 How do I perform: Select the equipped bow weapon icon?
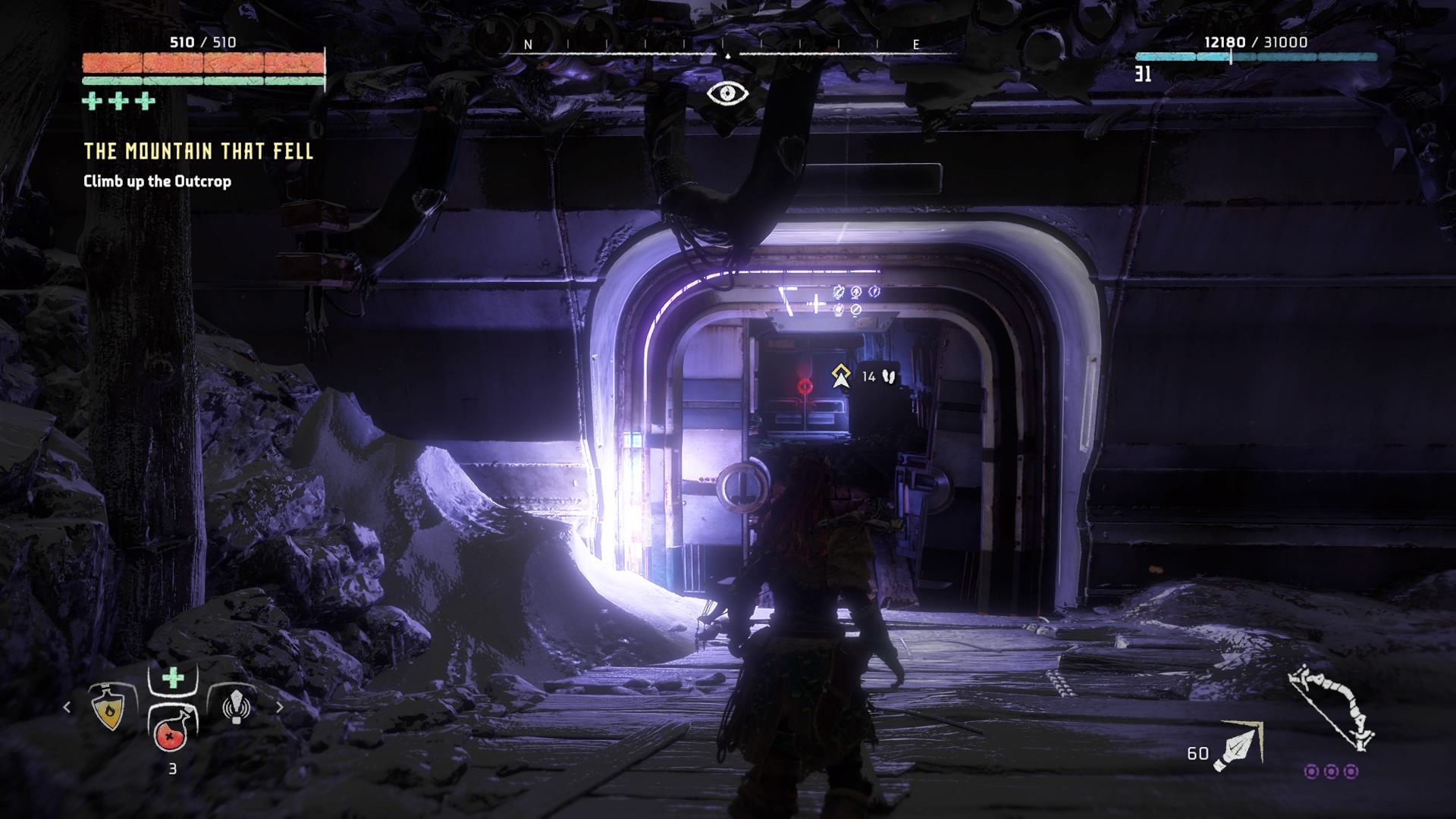pyautogui.click(x=1332, y=708)
